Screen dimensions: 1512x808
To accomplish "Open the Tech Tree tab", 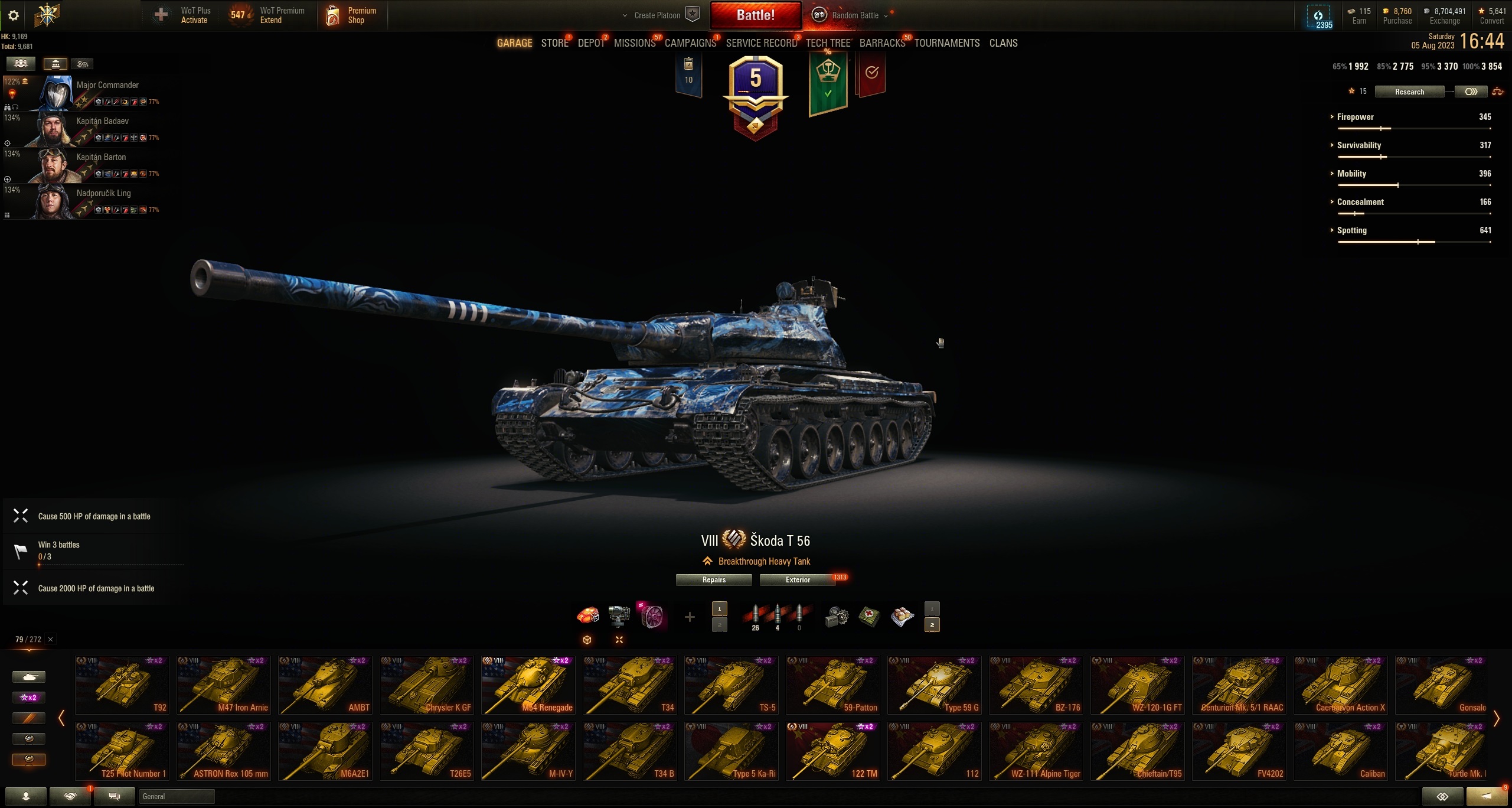I will [828, 43].
